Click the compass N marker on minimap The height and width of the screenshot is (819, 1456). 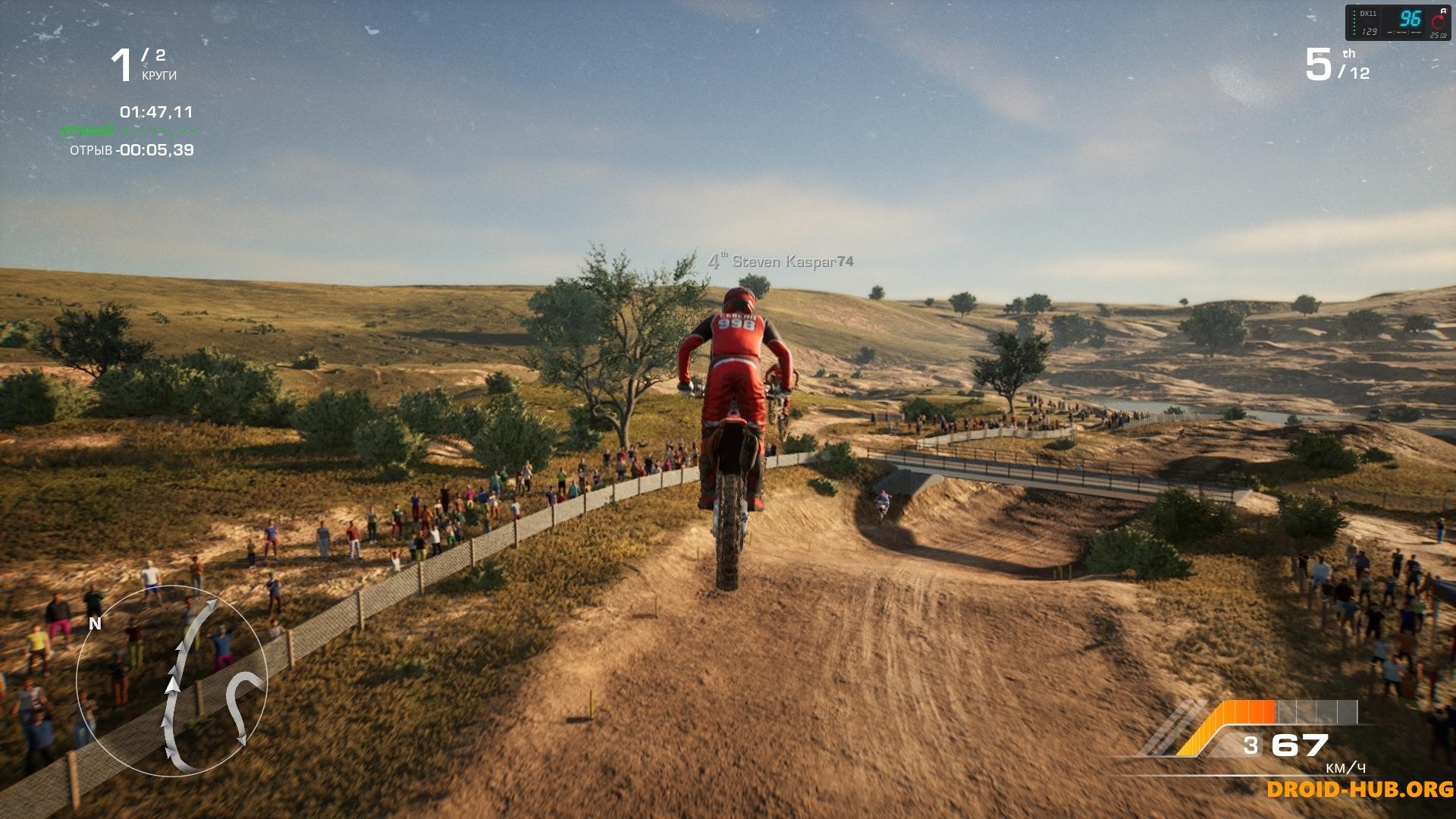(x=95, y=623)
